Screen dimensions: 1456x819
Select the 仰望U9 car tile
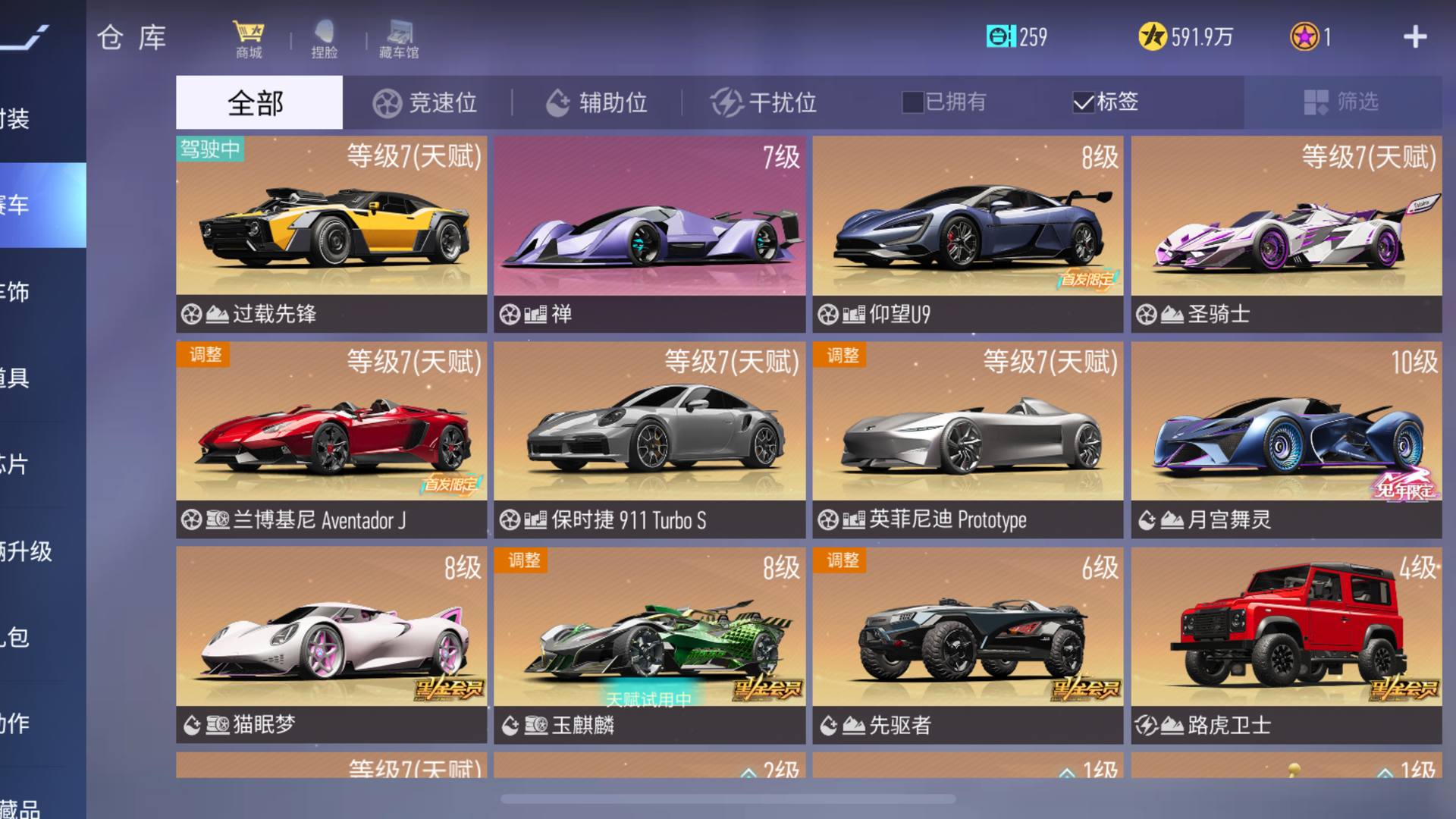tap(968, 234)
